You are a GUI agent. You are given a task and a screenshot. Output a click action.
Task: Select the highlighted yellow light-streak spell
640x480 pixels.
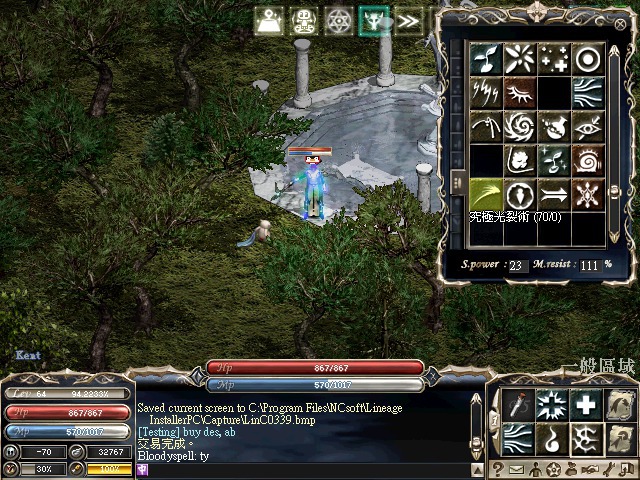pos(487,193)
